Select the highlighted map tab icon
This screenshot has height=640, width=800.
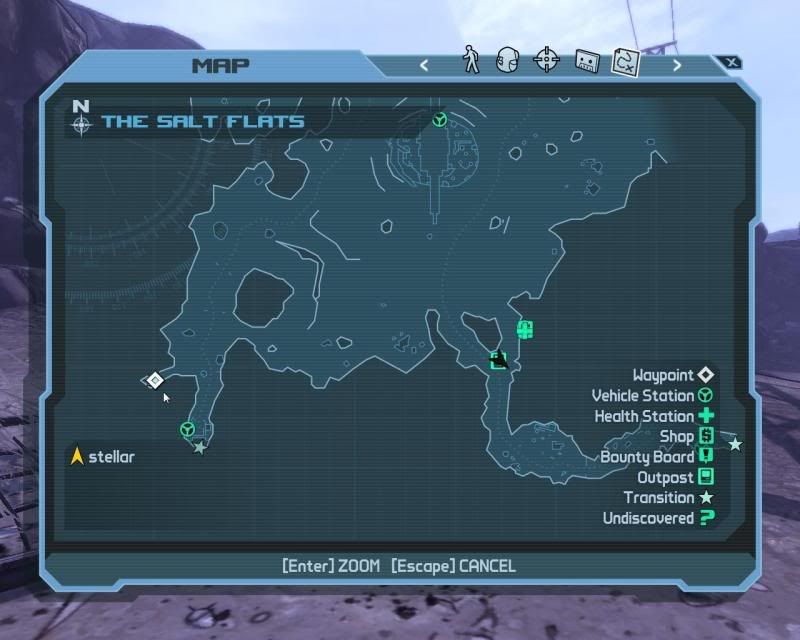coord(626,61)
